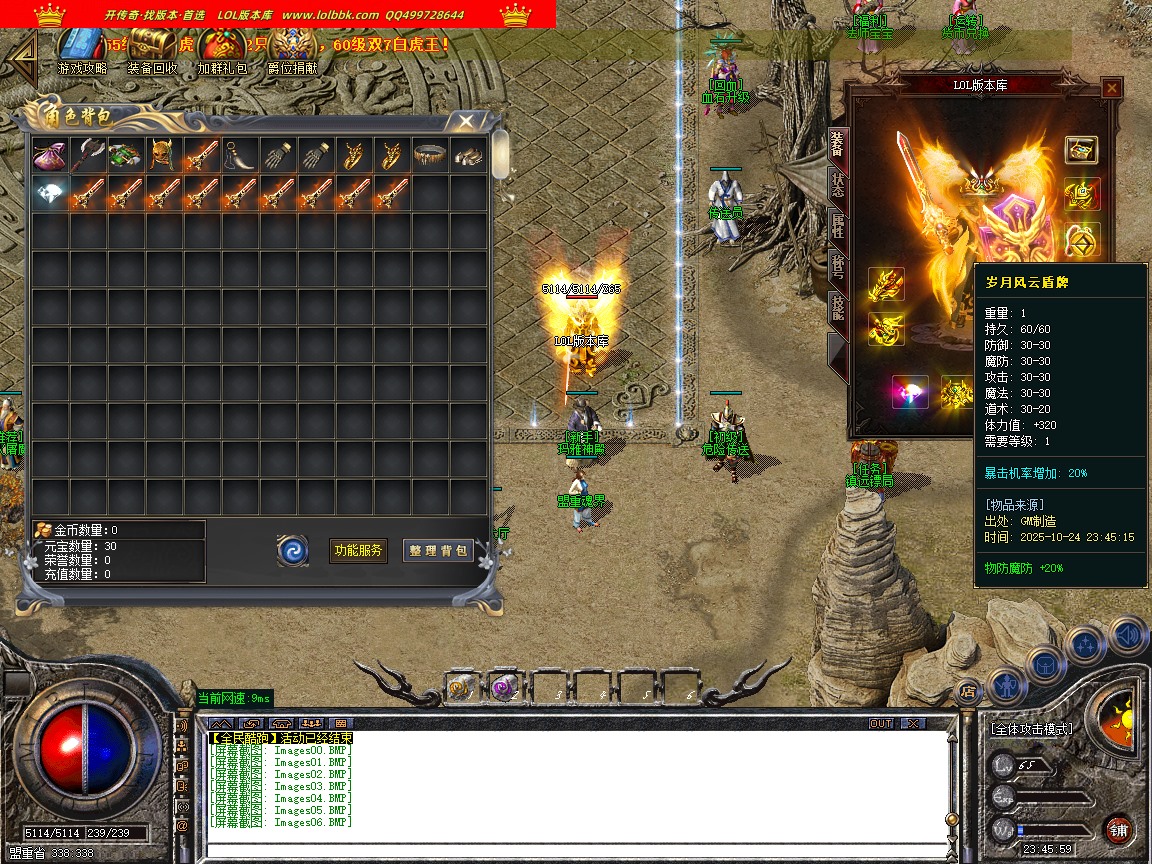
Task: Open the 游戏攻略 game guide icon
Action: 81,46
